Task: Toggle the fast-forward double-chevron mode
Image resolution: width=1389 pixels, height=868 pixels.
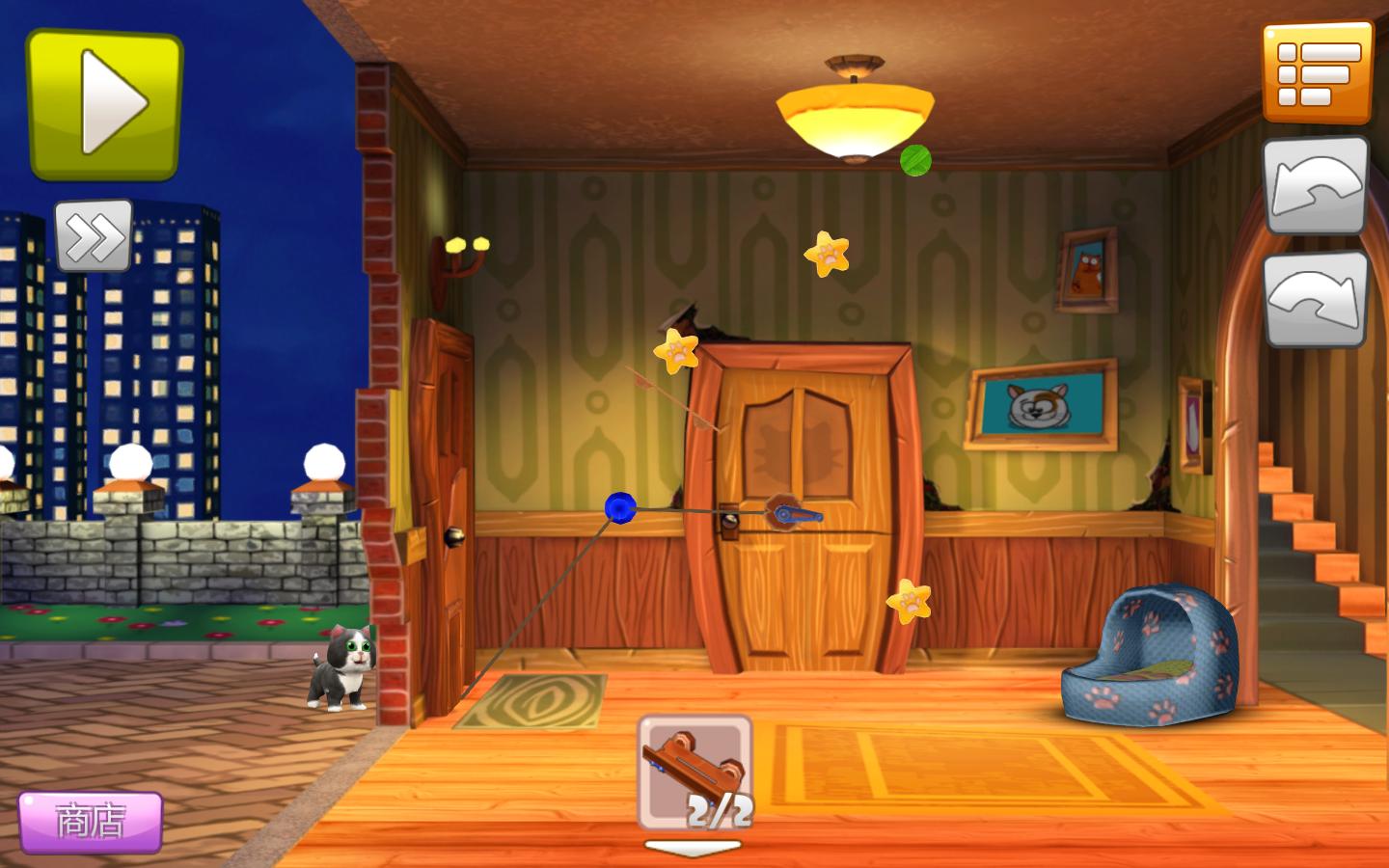Action: pyautogui.click(x=94, y=234)
